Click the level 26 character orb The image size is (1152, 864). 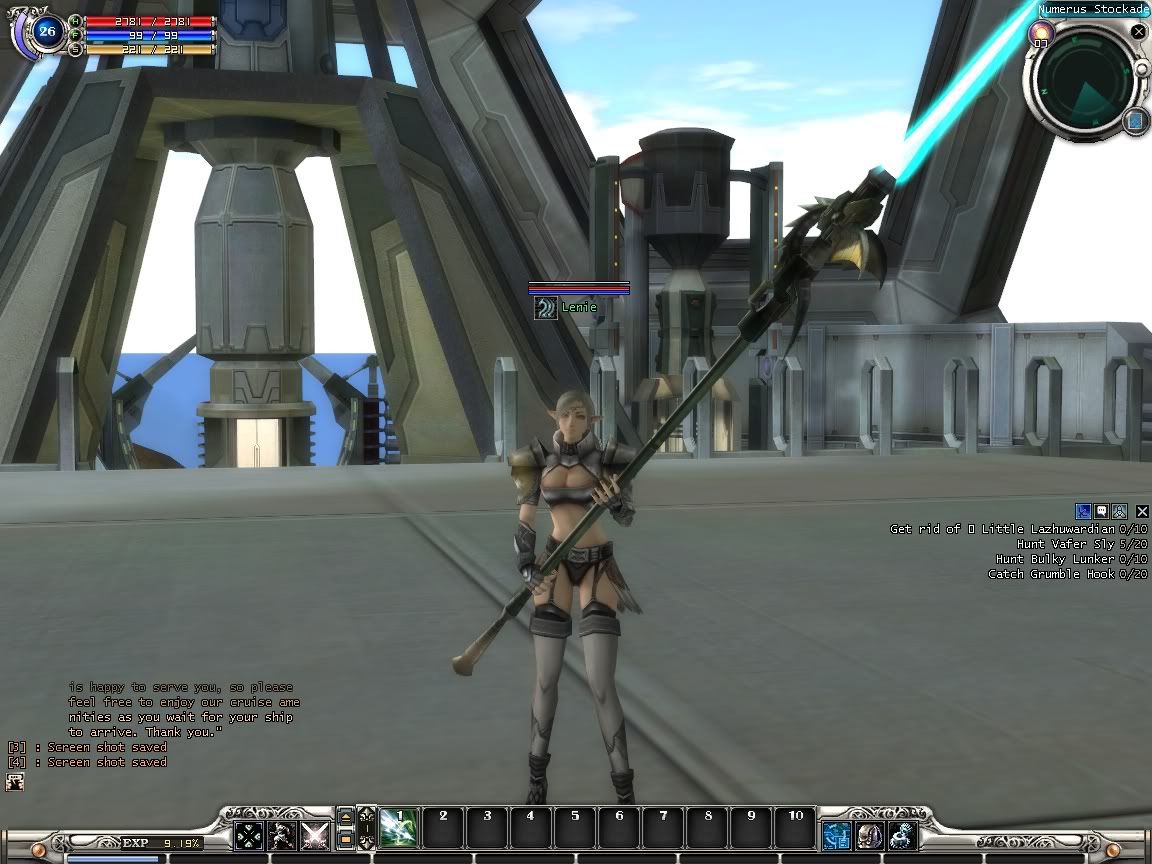click(x=46, y=31)
